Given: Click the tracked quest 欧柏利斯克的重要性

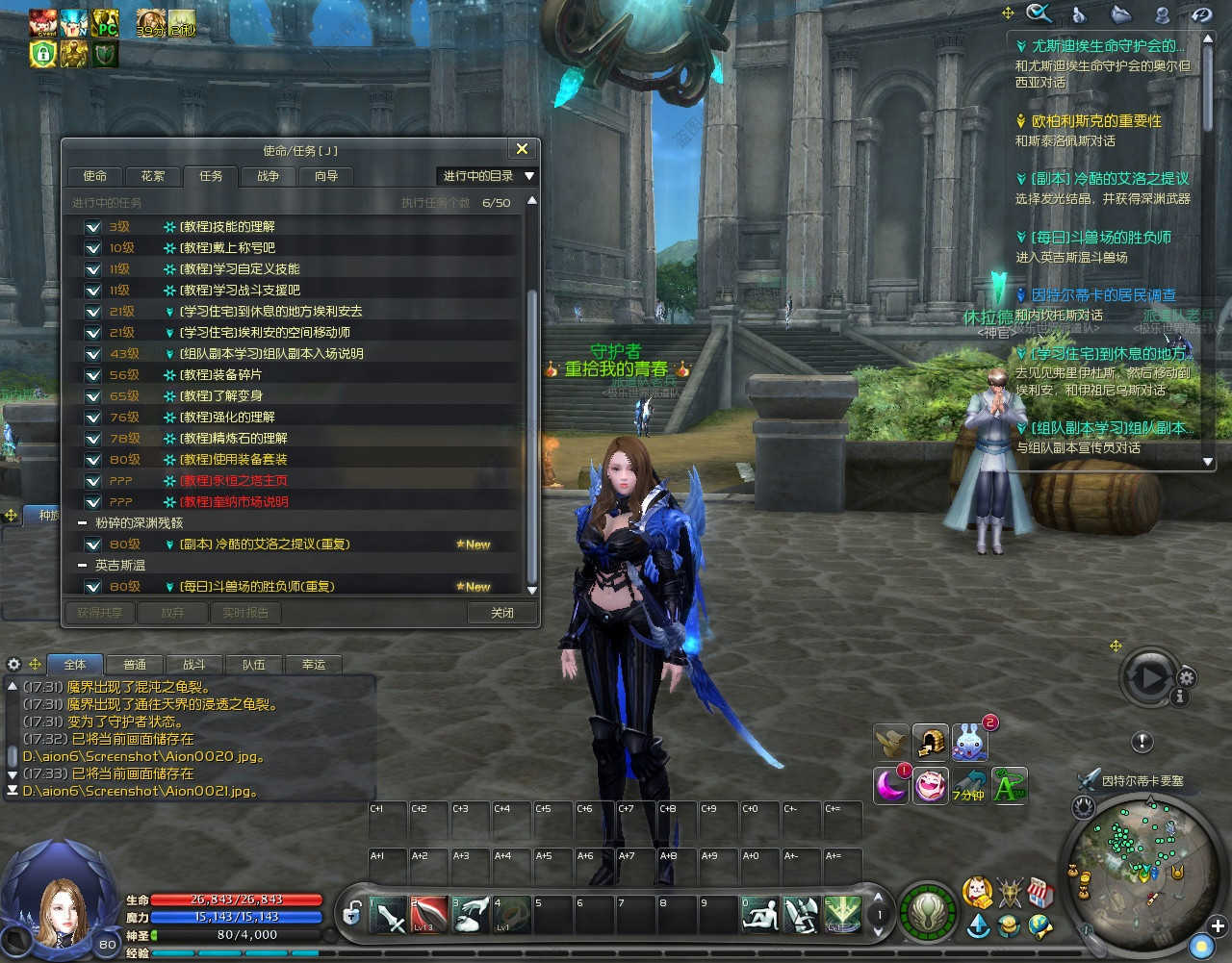Looking at the screenshot, I should point(1096,121).
